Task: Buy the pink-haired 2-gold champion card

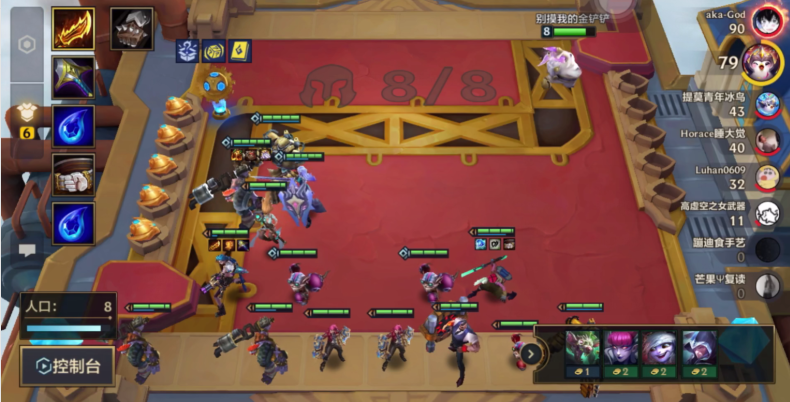Action: click(622, 352)
